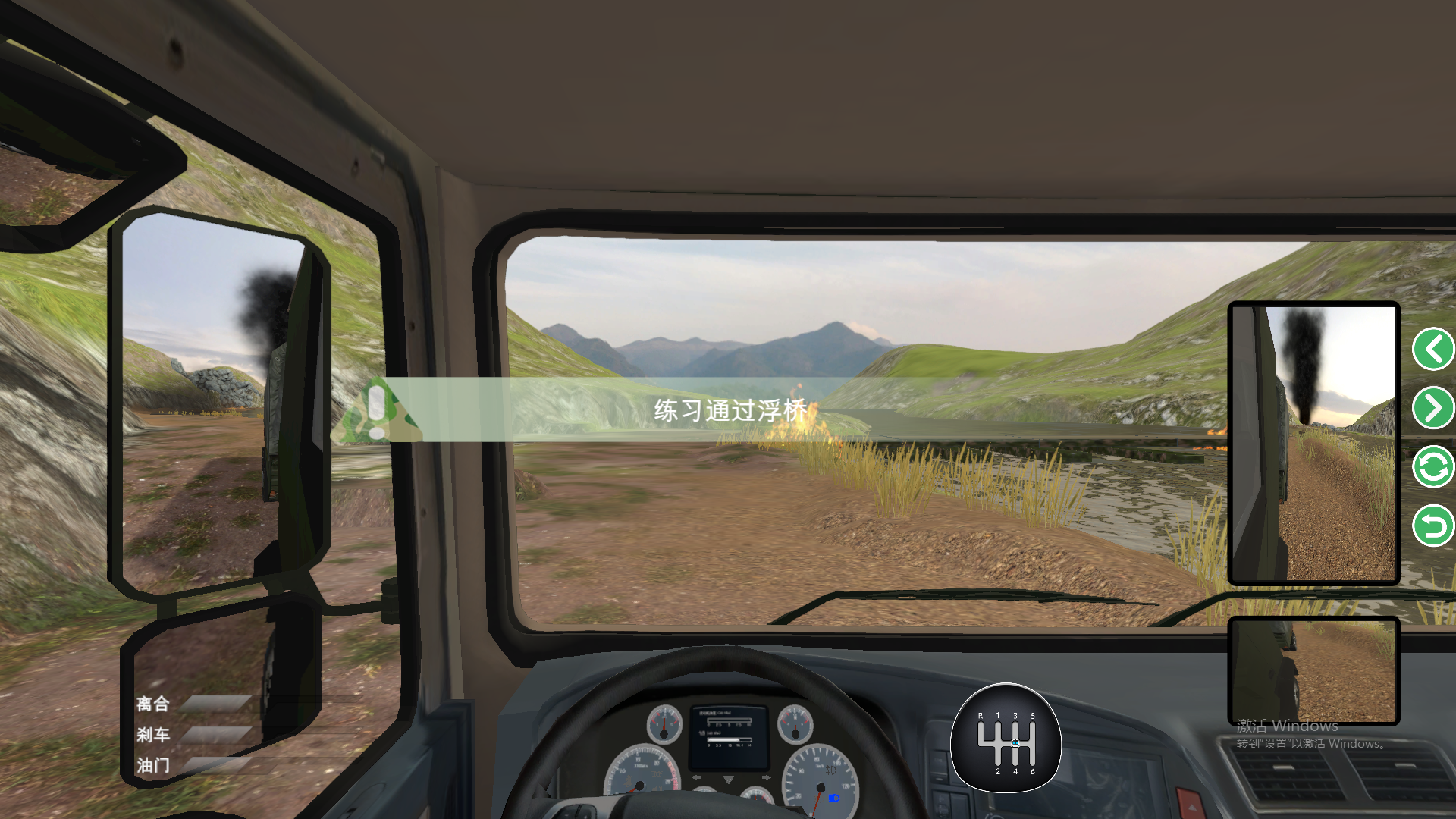The width and height of the screenshot is (1456, 819).
Task: Click the green circular refresh button
Action: coord(1432,467)
